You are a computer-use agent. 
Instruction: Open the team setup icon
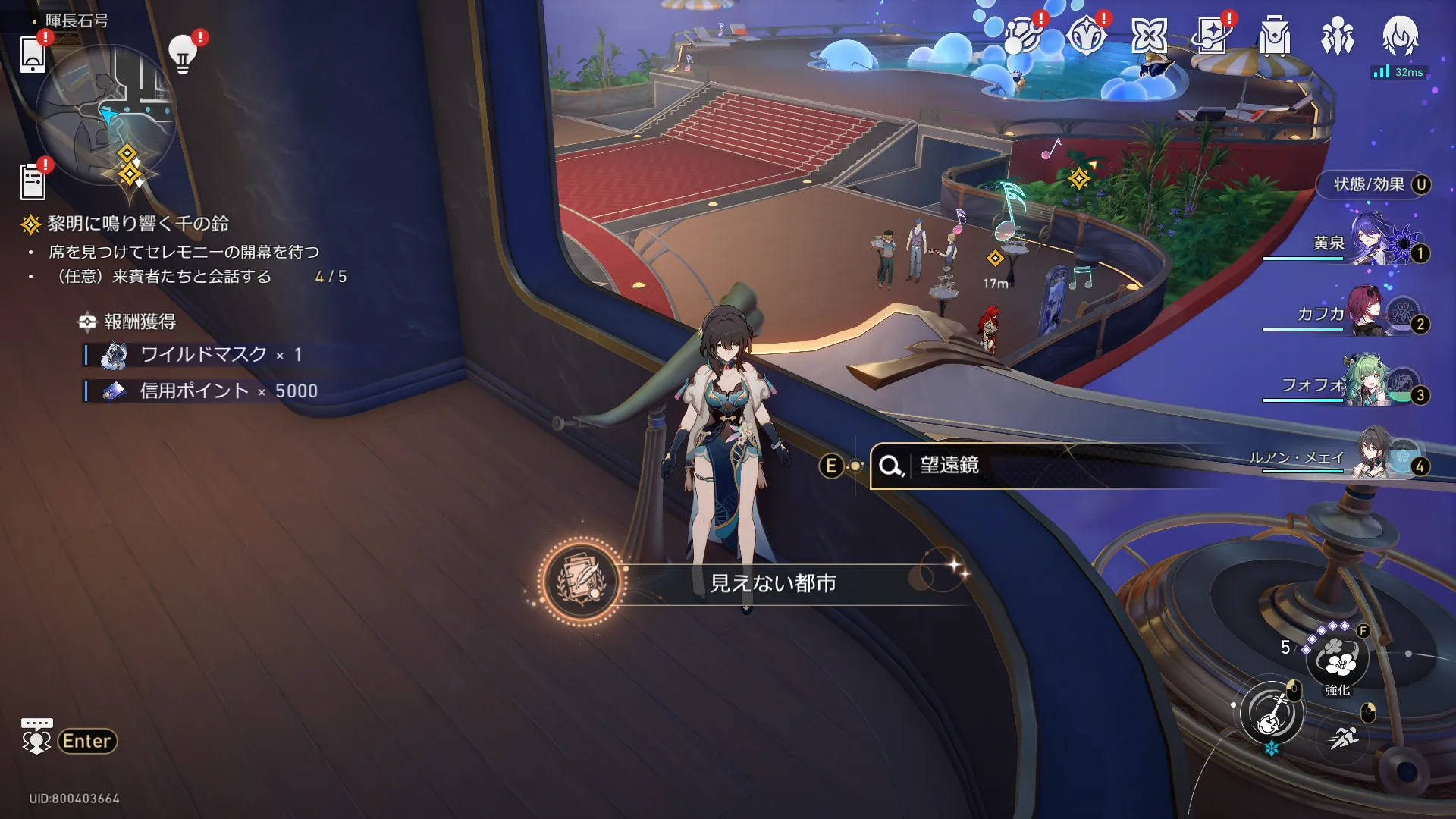point(1337,36)
